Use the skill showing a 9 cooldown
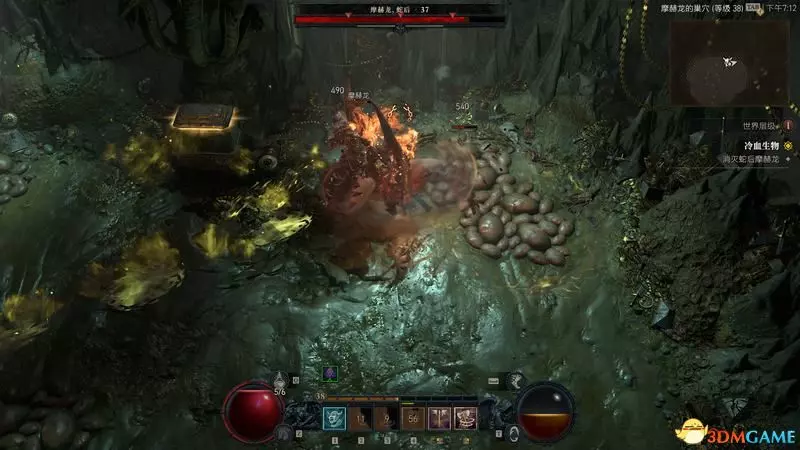Screen dimensions: 800x450 [386, 418]
